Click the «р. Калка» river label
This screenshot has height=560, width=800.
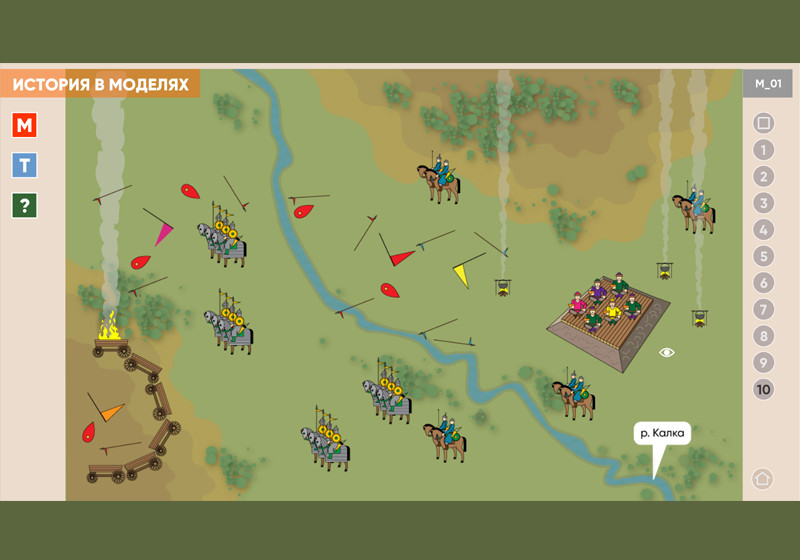tap(662, 434)
